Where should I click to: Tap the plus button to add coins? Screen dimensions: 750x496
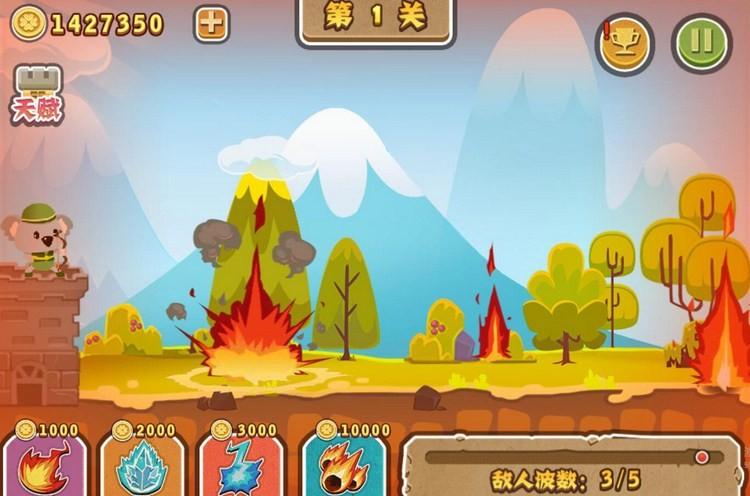[211, 24]
